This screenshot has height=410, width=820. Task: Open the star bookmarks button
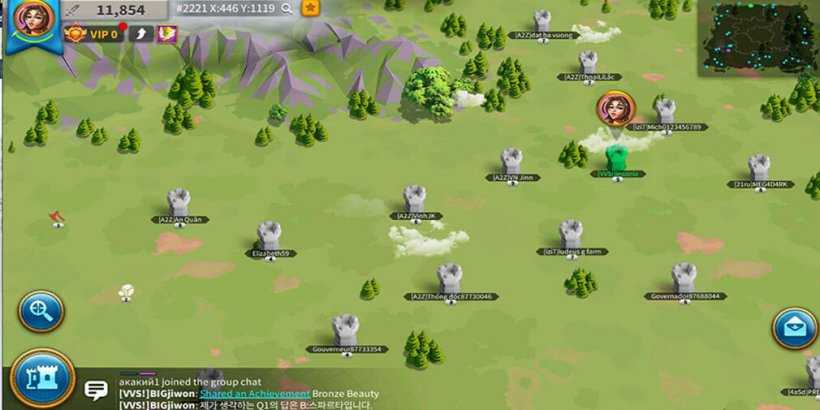311,8
